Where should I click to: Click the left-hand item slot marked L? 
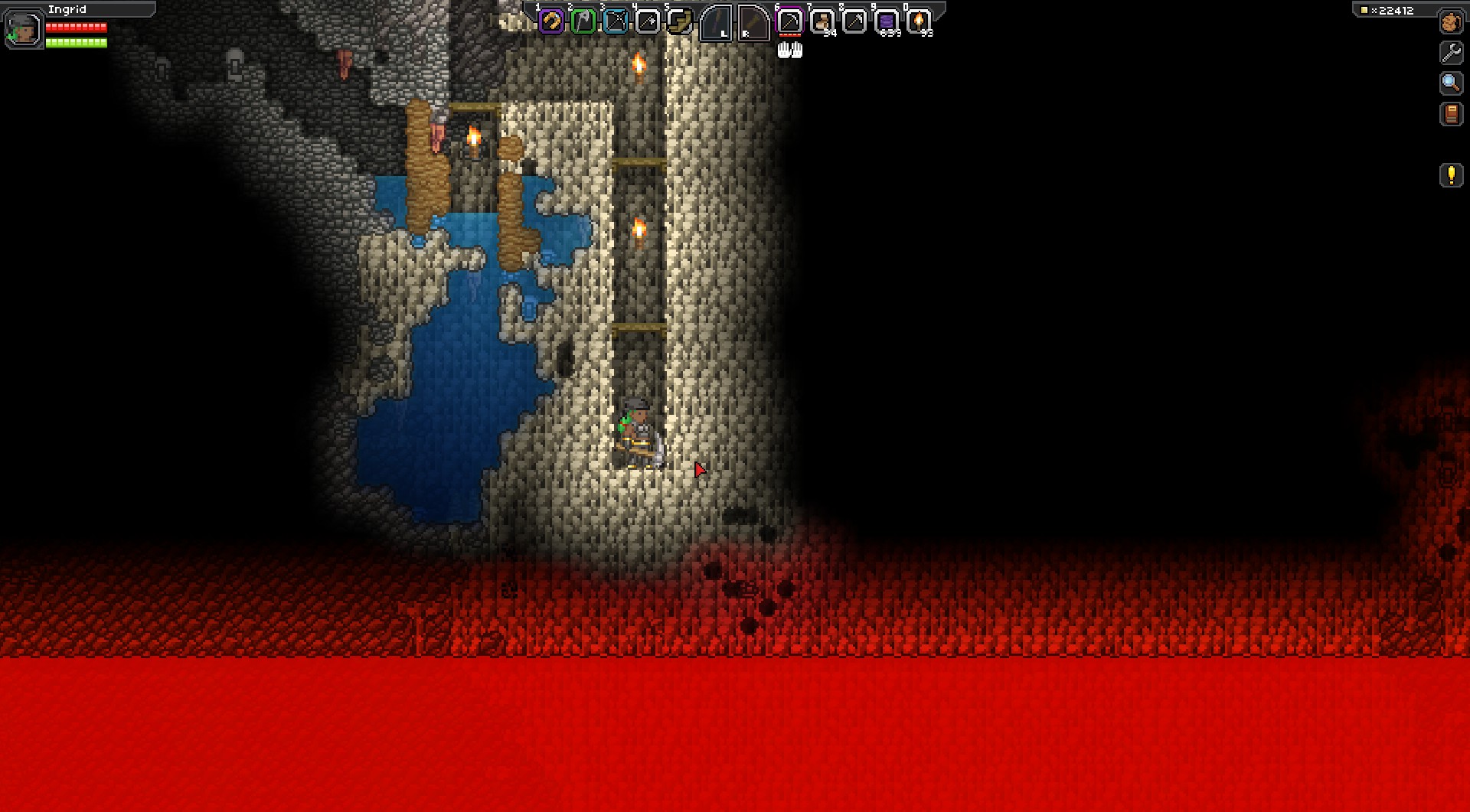pyautogui.click(x=717, y=22)
